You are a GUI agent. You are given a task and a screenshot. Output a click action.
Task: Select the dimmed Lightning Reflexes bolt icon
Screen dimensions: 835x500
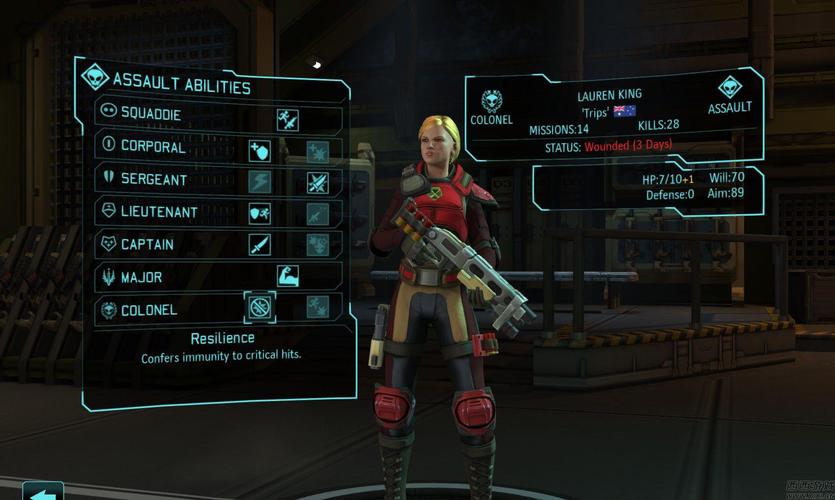[260, 183]
